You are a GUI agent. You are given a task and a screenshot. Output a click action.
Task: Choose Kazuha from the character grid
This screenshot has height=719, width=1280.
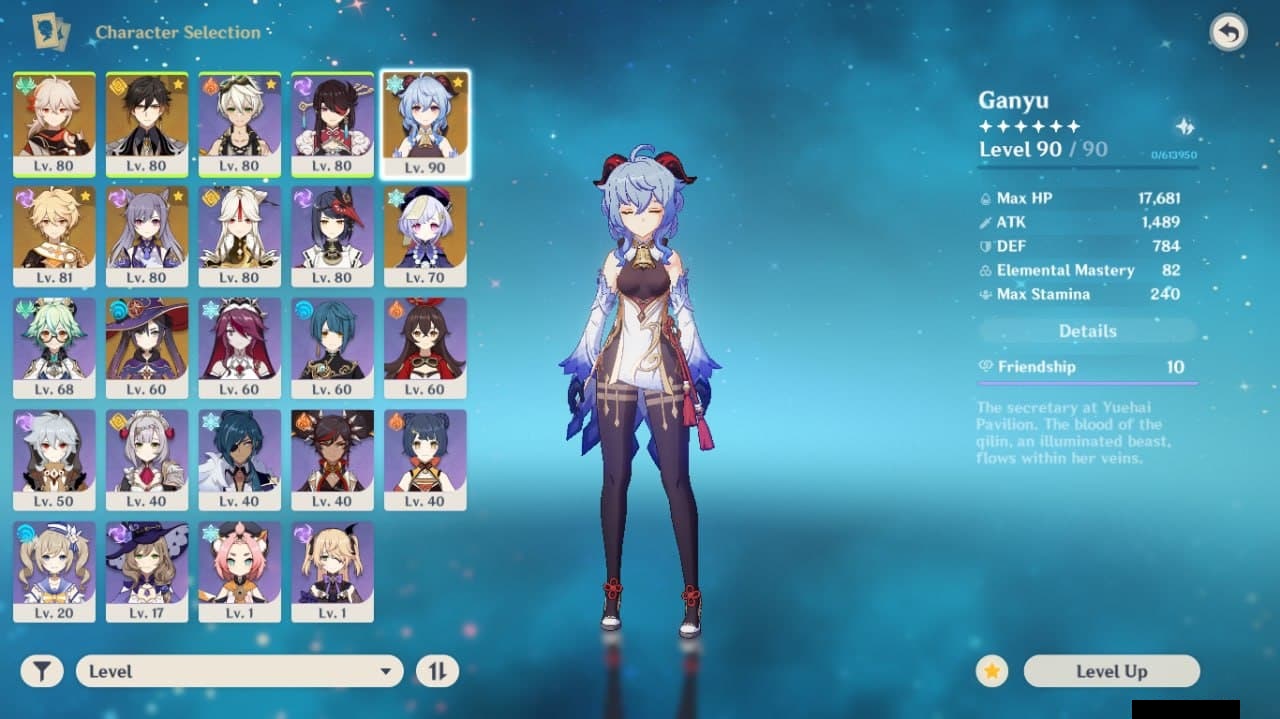[55, 123]
